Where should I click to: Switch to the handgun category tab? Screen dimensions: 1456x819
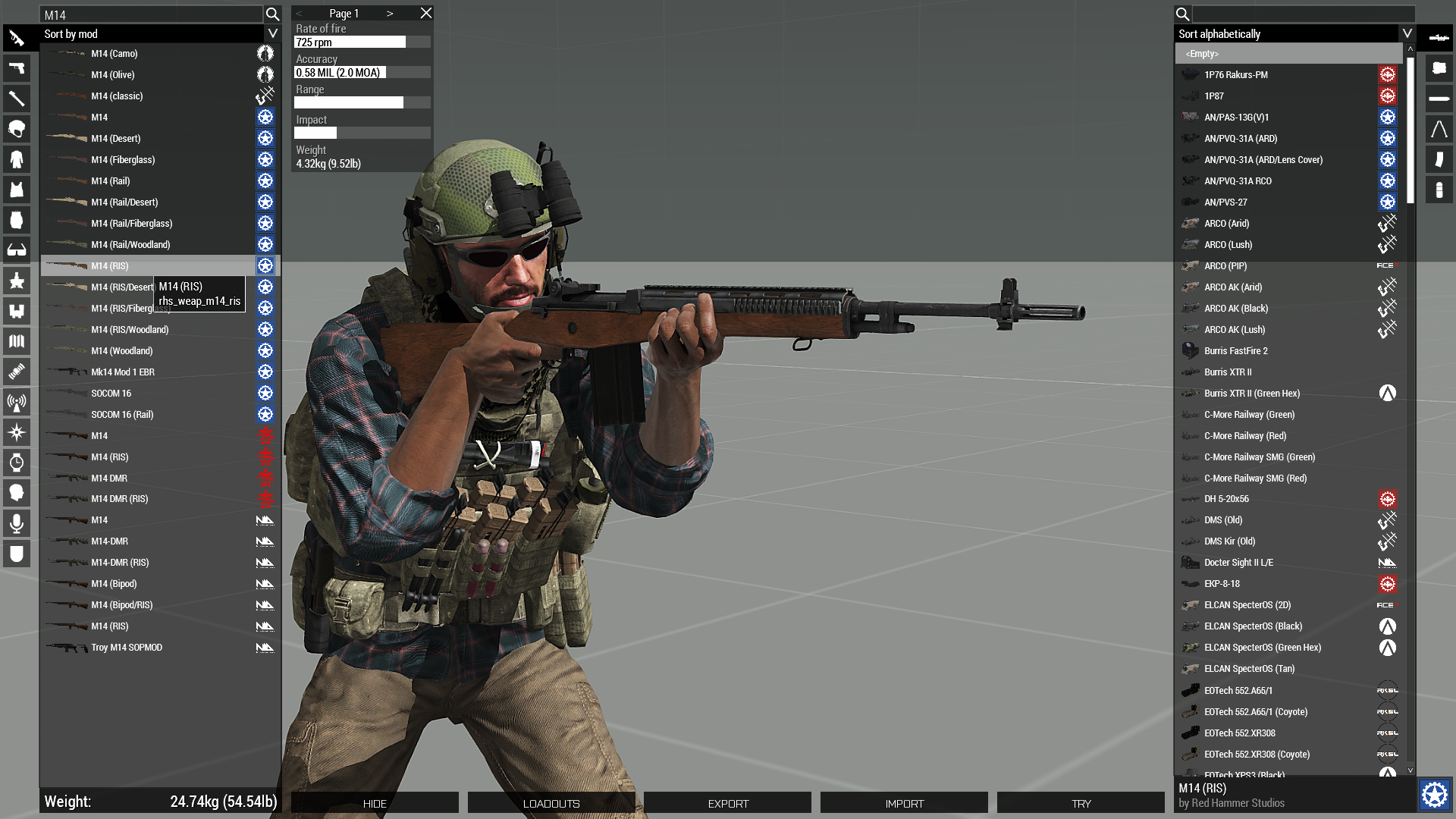pos(17,68)
